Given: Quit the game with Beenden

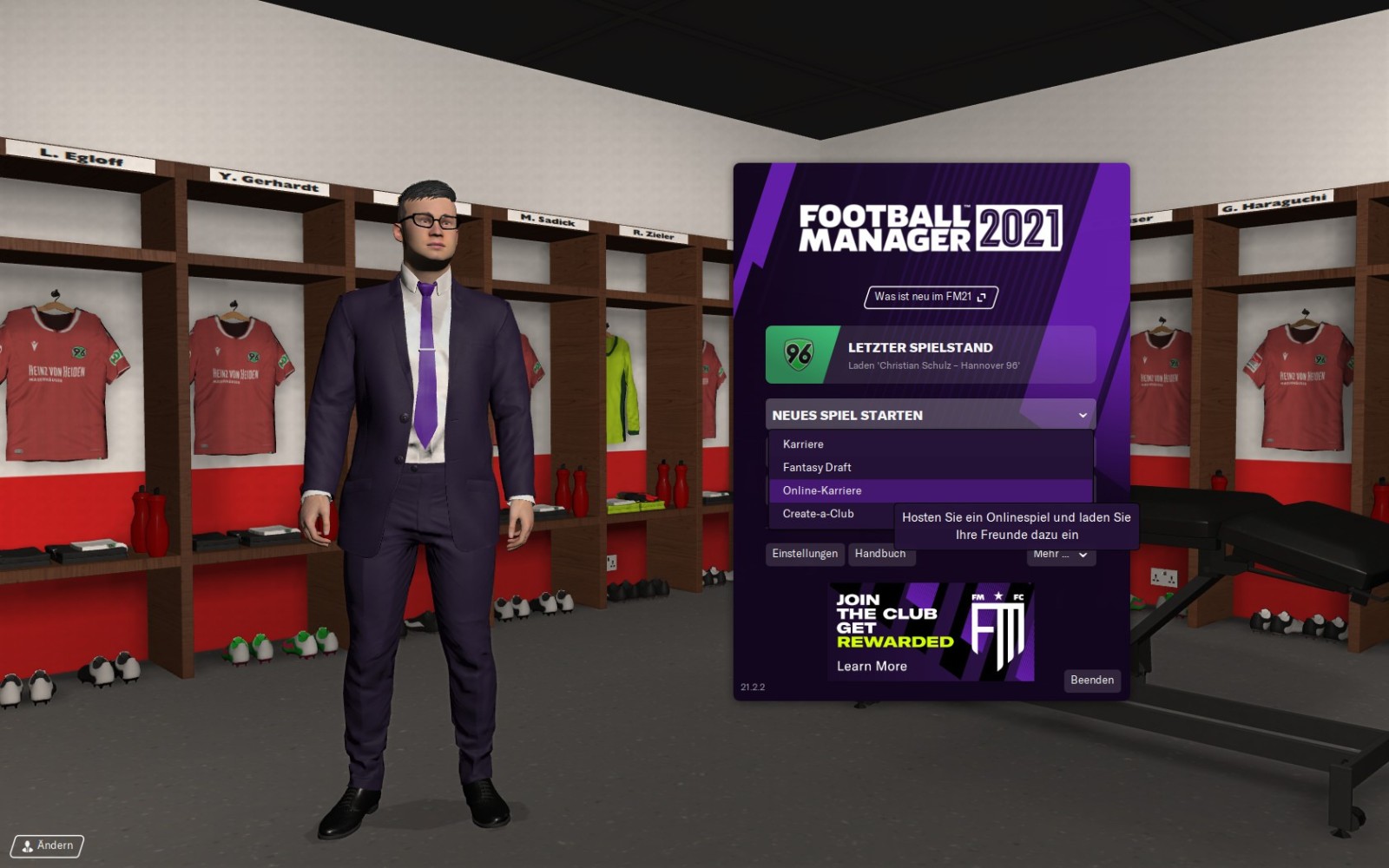Looking at the screenshot, I should click(x=1091, y=681).
